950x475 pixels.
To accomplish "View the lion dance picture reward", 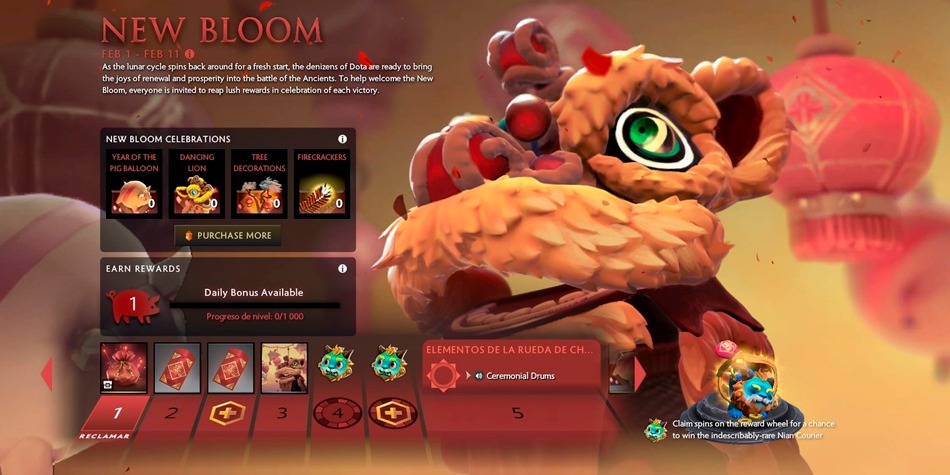I will [x=284, y=367].
